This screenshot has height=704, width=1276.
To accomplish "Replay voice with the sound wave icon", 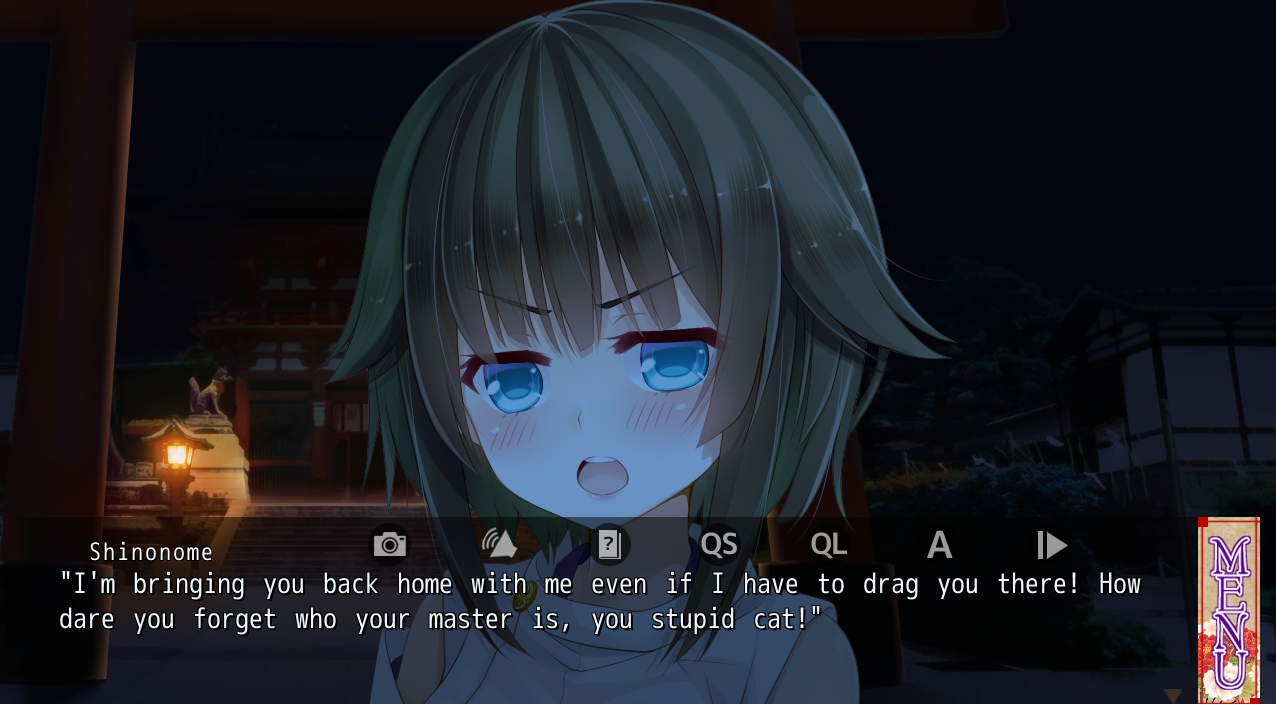I will (499, 545).
